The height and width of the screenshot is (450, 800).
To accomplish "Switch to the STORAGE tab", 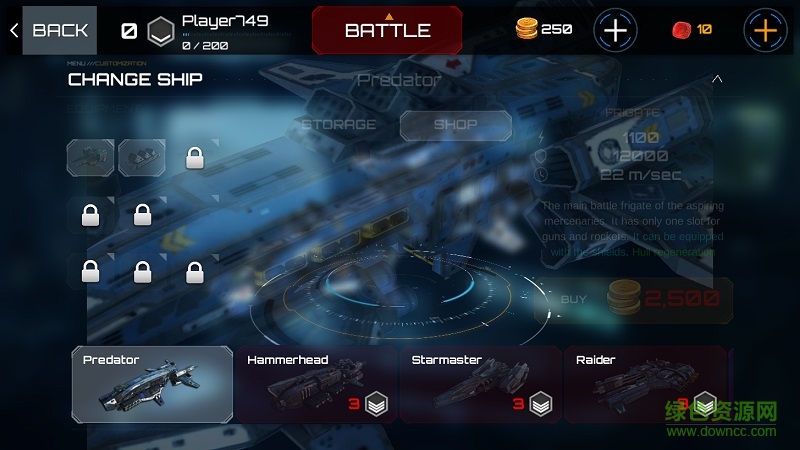I will (339, 125).
